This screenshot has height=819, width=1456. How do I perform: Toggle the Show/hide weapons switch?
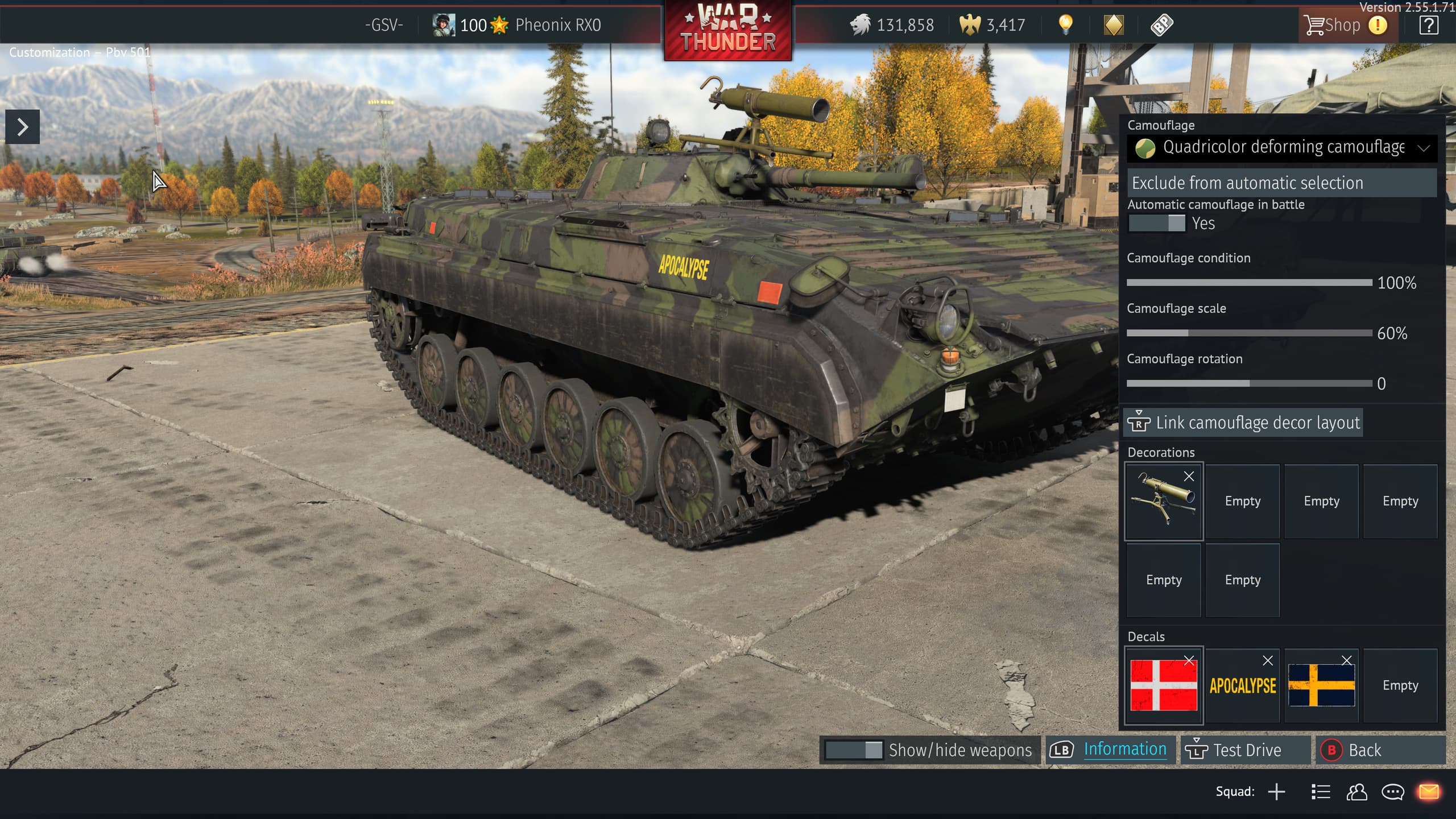click(854, 750)
